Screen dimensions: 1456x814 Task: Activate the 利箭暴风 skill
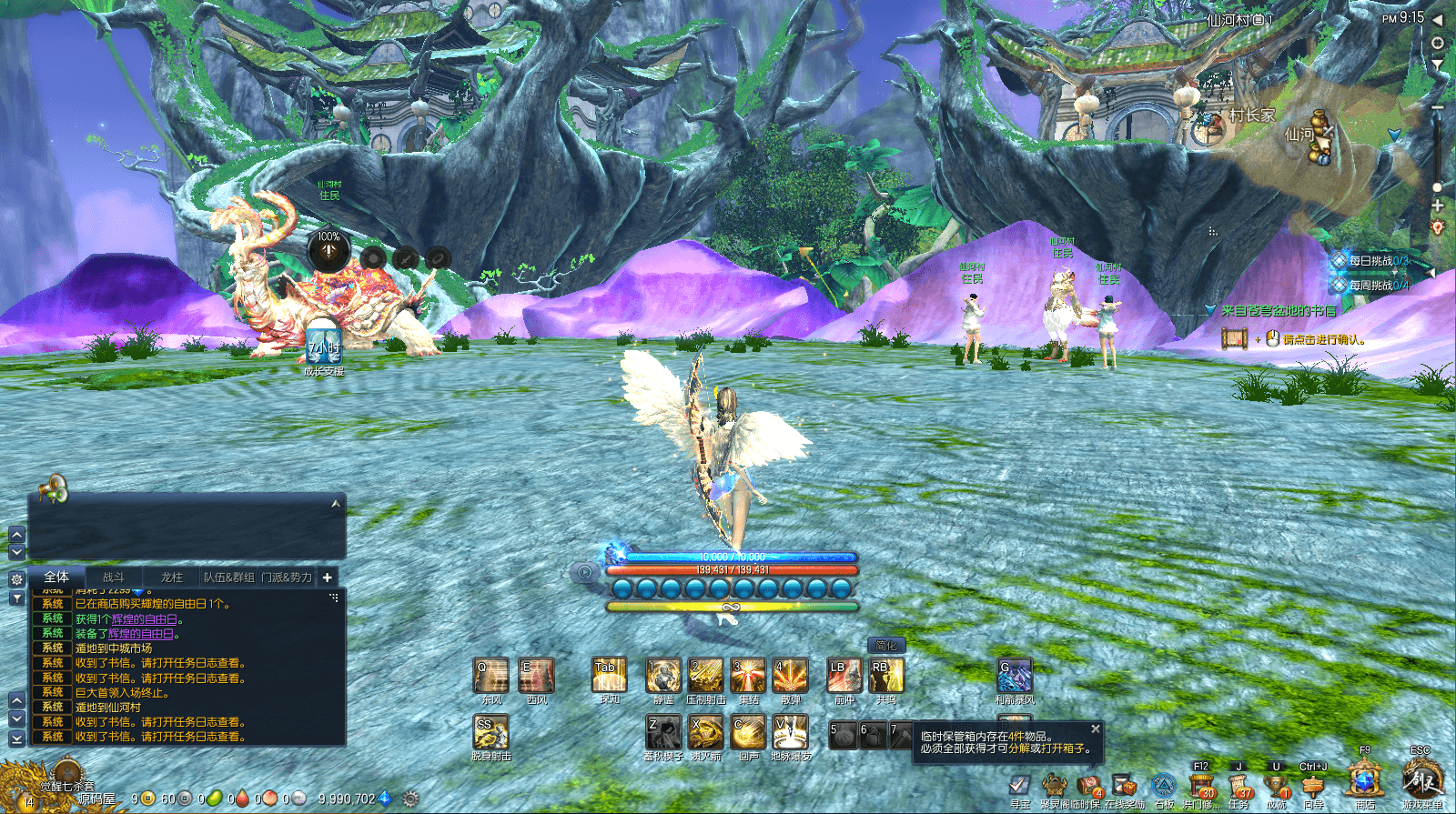[1015, 676]
